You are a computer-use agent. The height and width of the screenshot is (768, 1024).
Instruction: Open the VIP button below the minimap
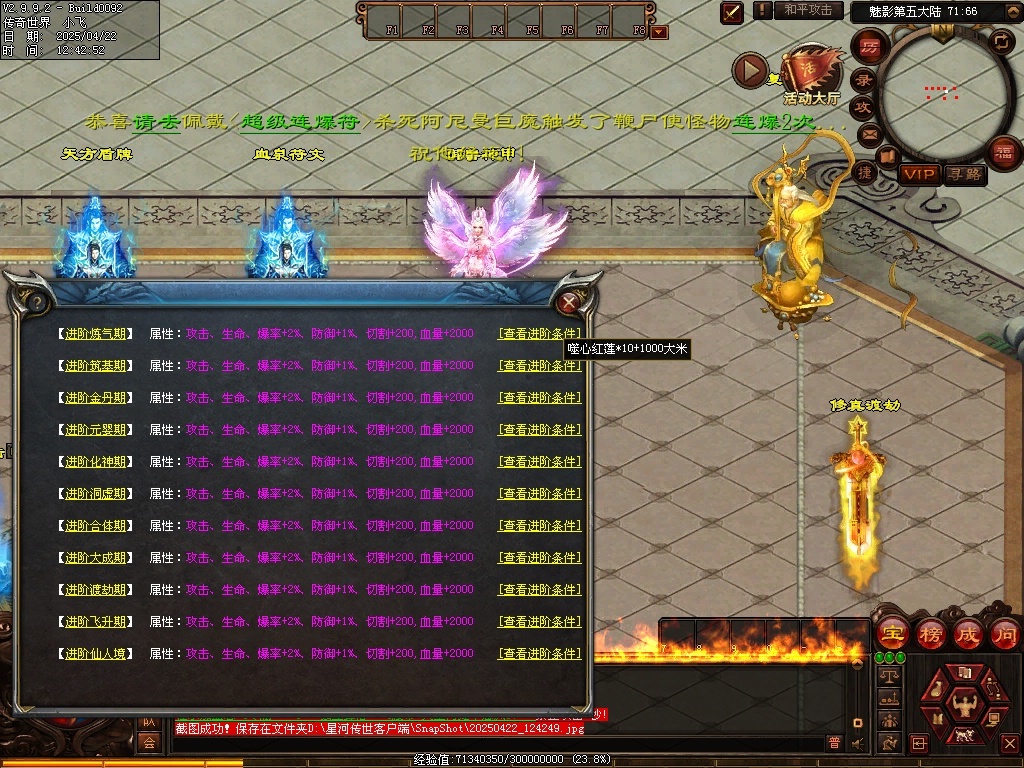(x=919, y=174)
